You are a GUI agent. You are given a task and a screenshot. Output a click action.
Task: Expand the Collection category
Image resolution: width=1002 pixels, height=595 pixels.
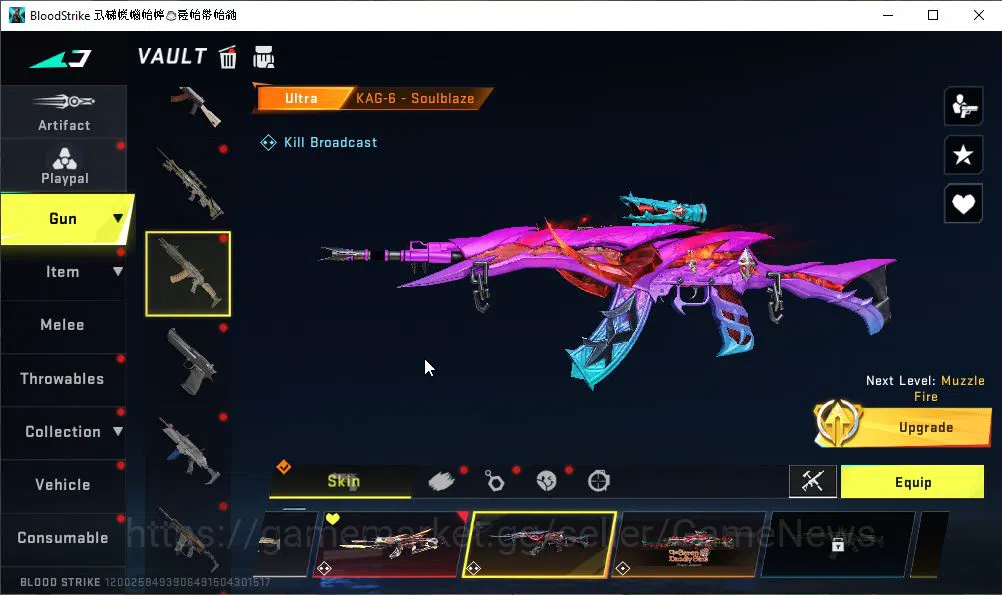(x=66, y=431)
